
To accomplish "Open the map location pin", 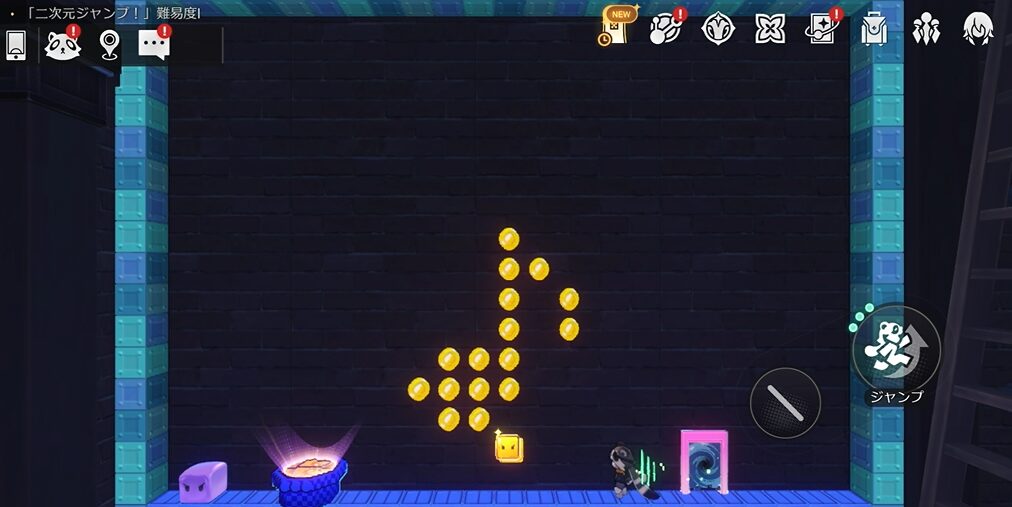I will click(x=109, y=45).
